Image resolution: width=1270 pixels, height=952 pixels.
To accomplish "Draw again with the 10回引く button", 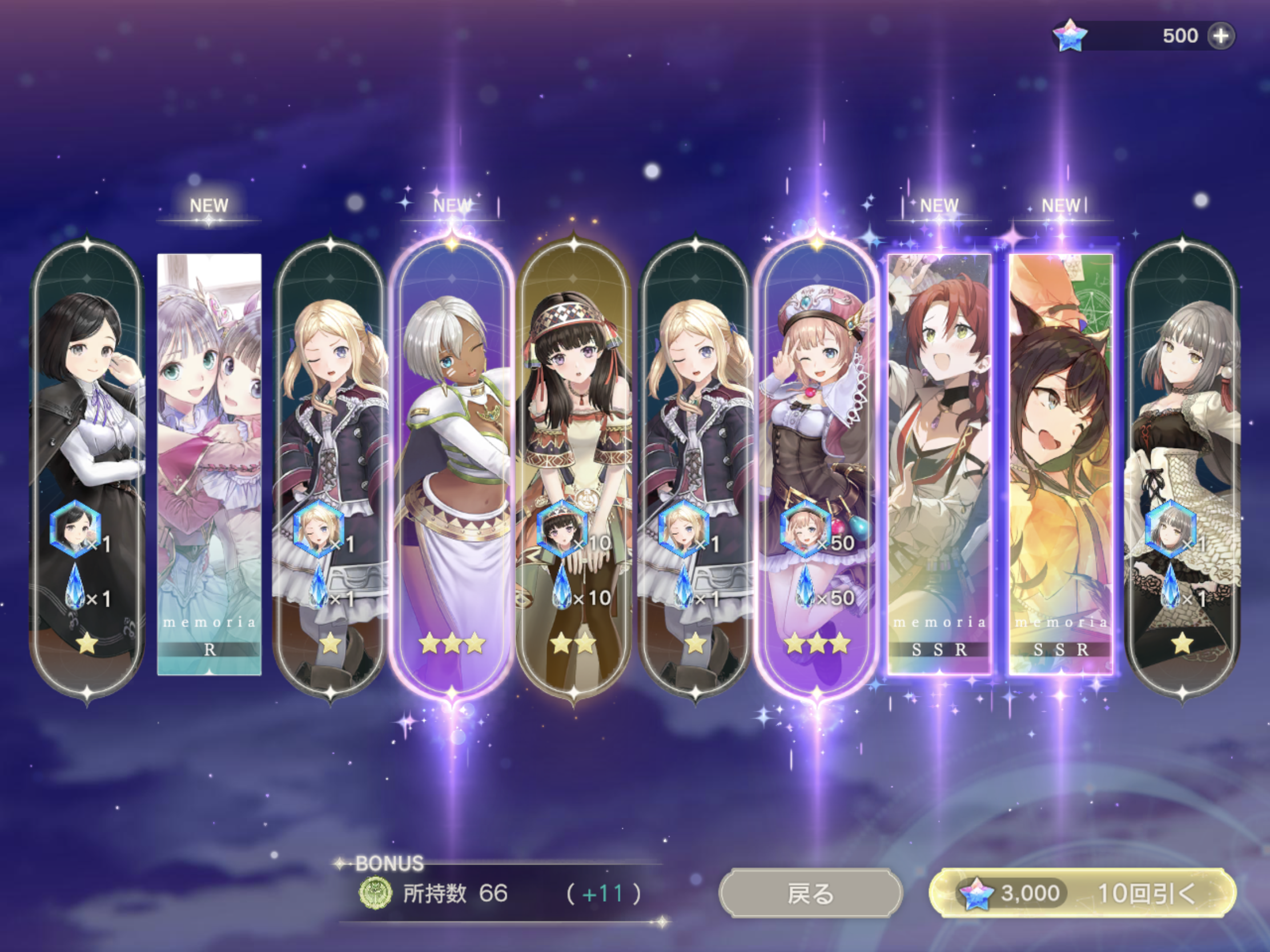I will click(x=1082, y=893).
